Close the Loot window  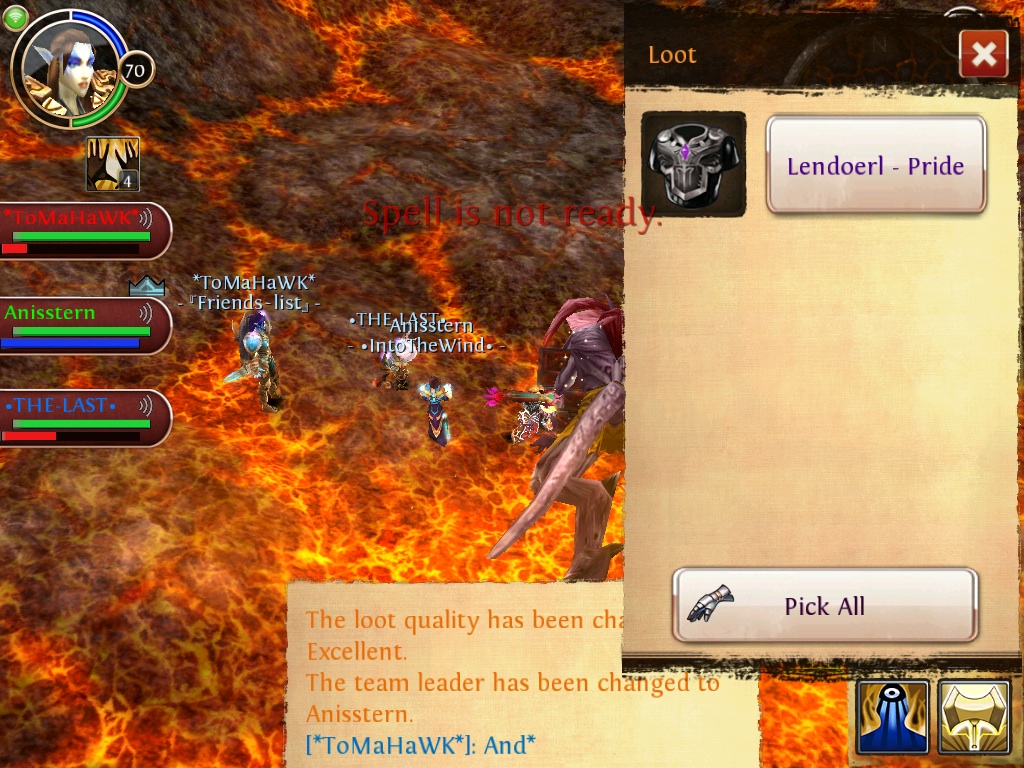[x=983, y=54]
